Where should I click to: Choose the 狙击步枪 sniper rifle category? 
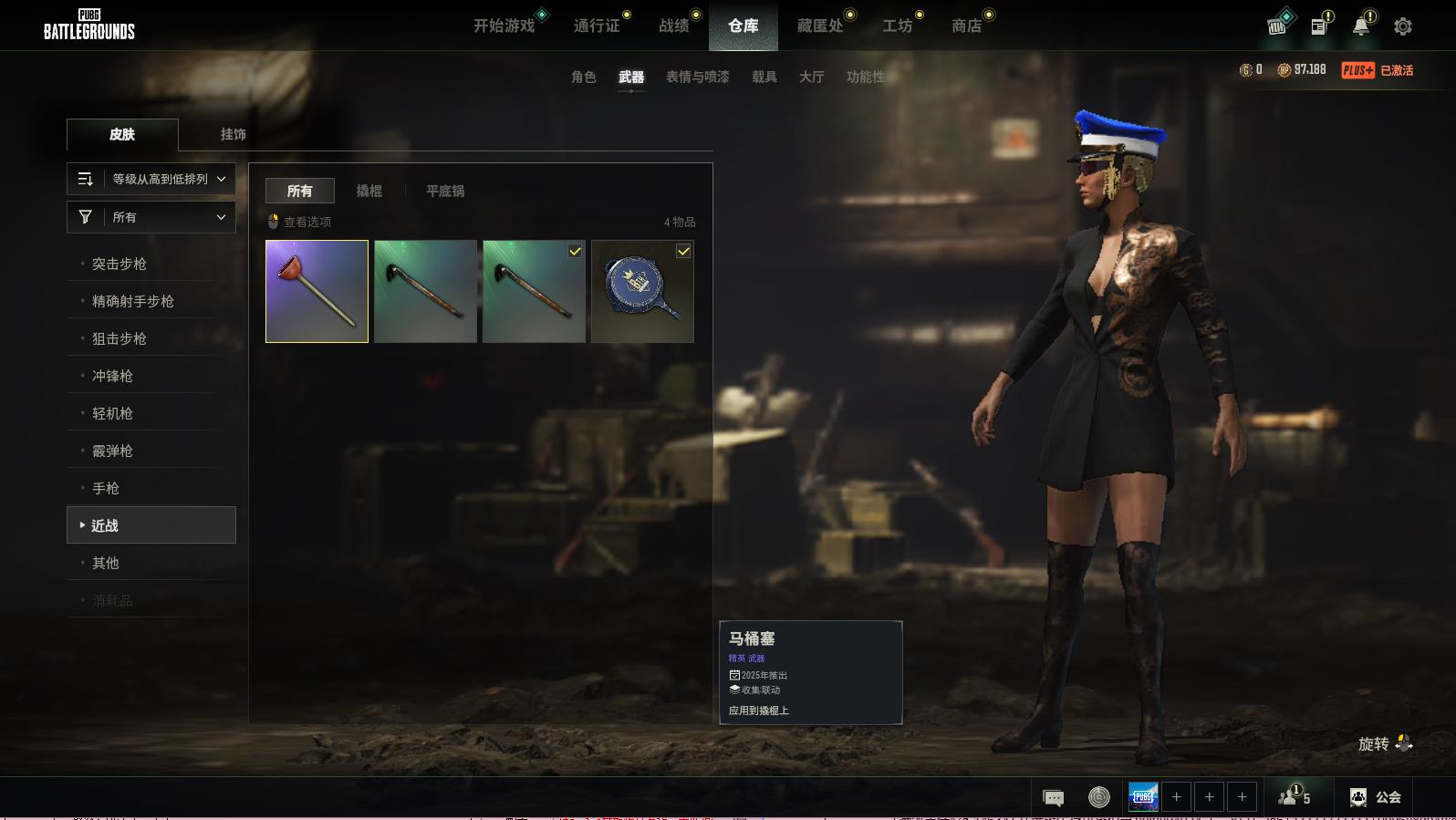(x=120, y=338)
